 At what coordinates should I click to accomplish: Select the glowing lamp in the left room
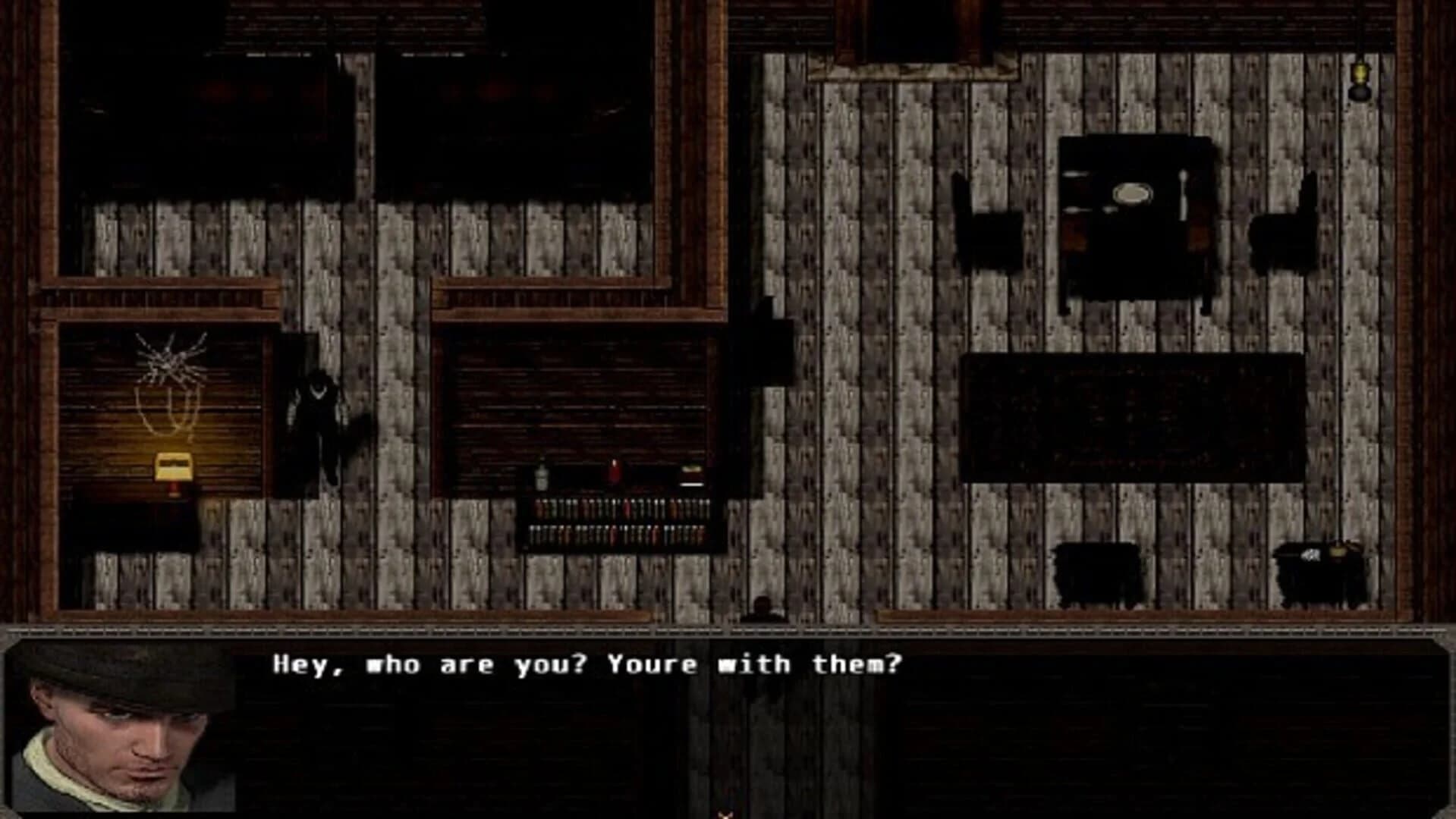(173, 470)
